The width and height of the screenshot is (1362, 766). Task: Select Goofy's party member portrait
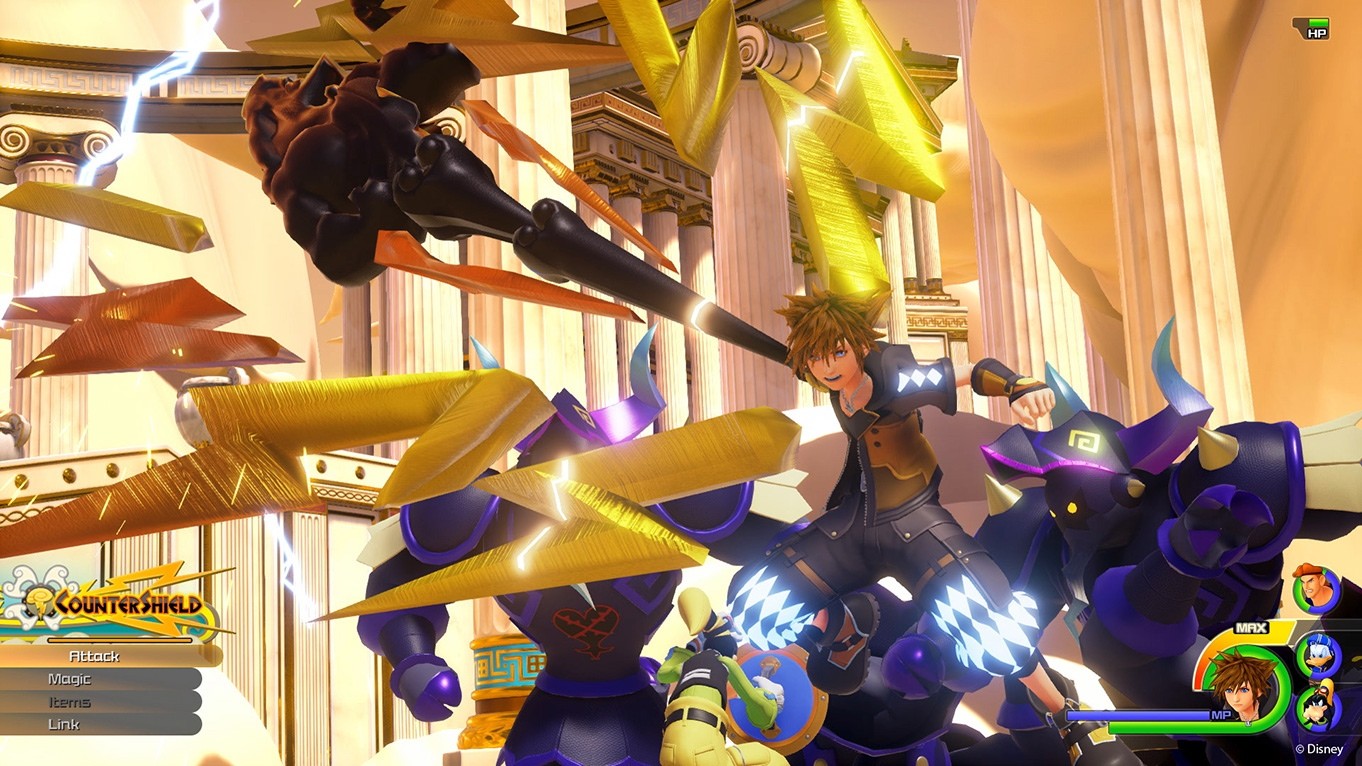click(1316, 706)
